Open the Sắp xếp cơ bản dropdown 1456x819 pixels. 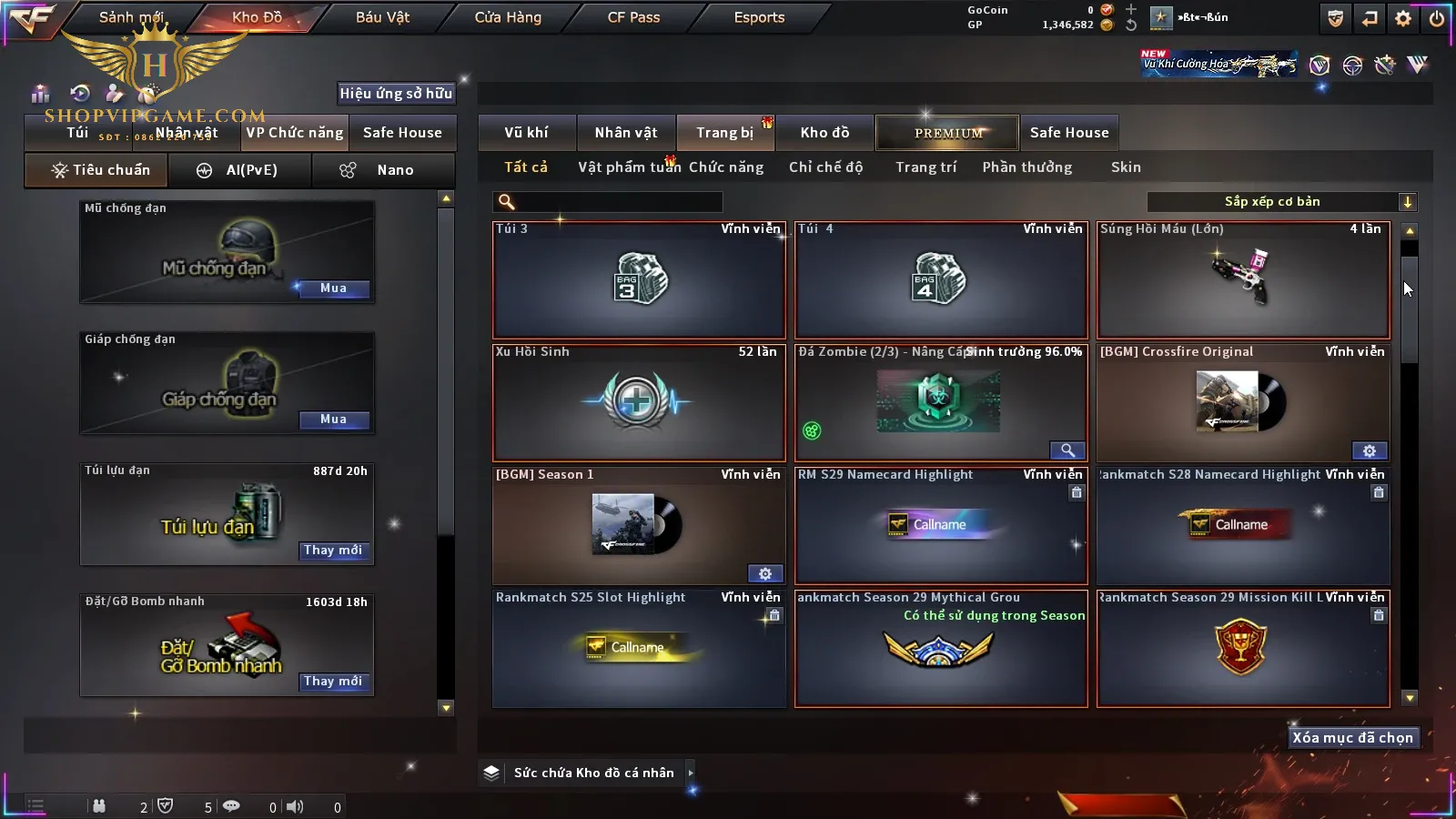click(1281, 202)
